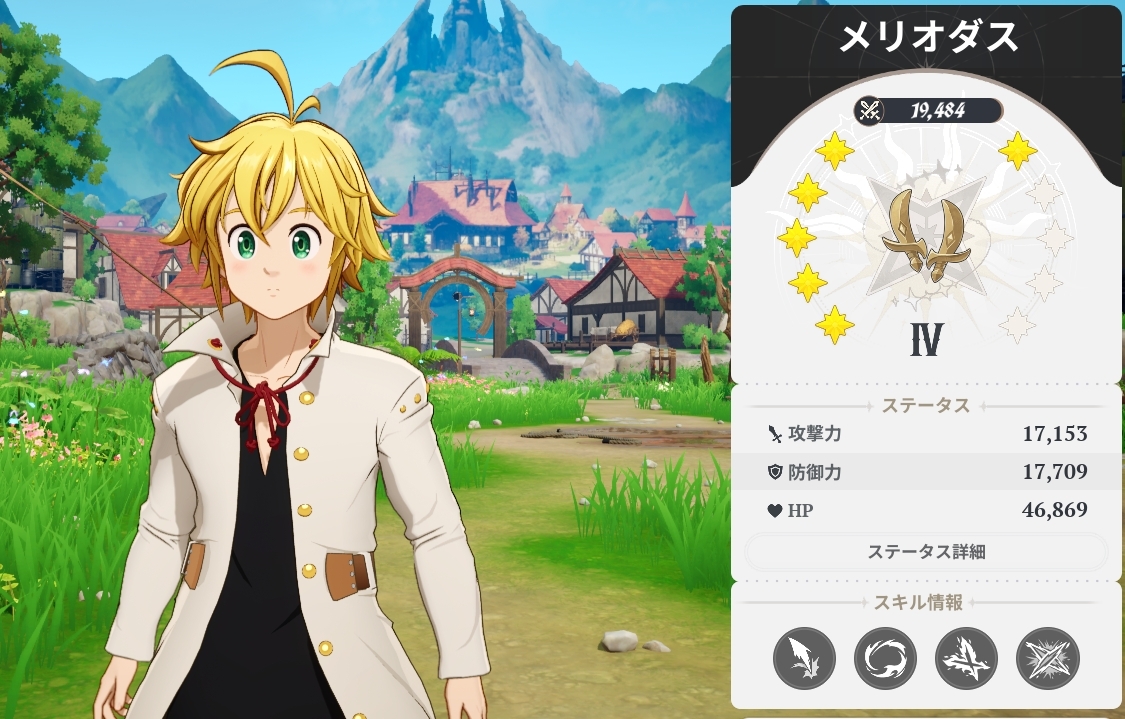This screenshot has height=719, width=1125.
Task: Open the ステータス詳細 status details
Action: pos(926,552)
